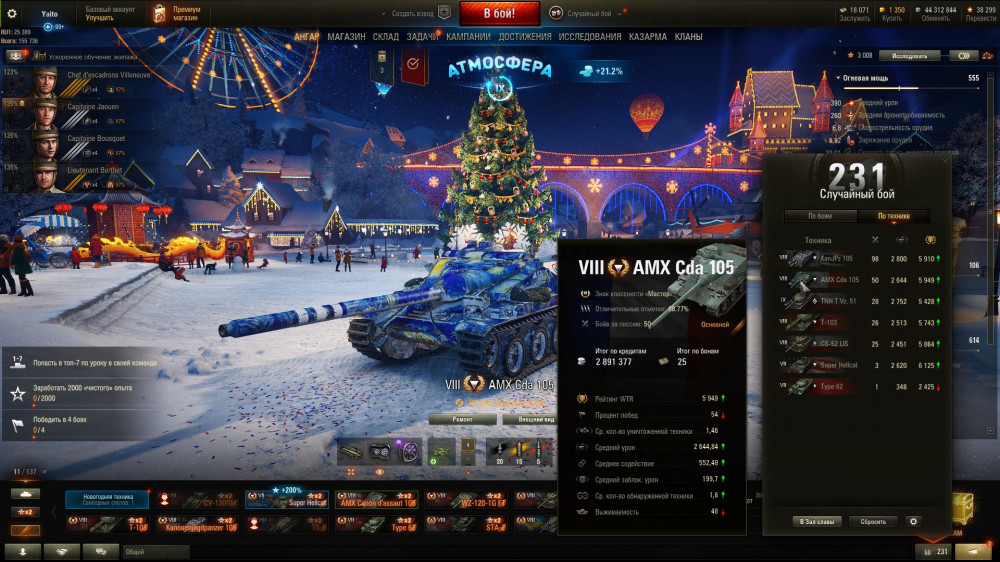Click the «Исследовать» research button
Viewport: 1000px width, 562px height.
pos(911,56)
